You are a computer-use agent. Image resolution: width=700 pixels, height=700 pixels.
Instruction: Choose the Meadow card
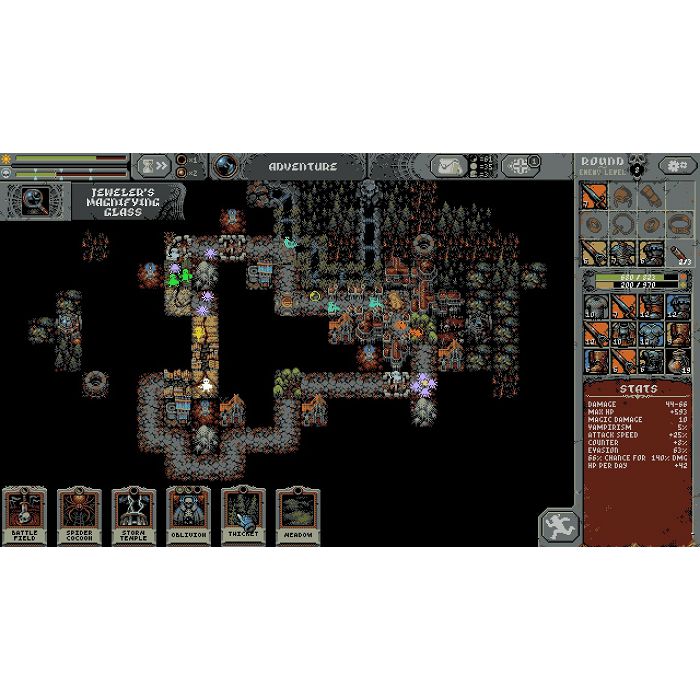pos(297,515)
